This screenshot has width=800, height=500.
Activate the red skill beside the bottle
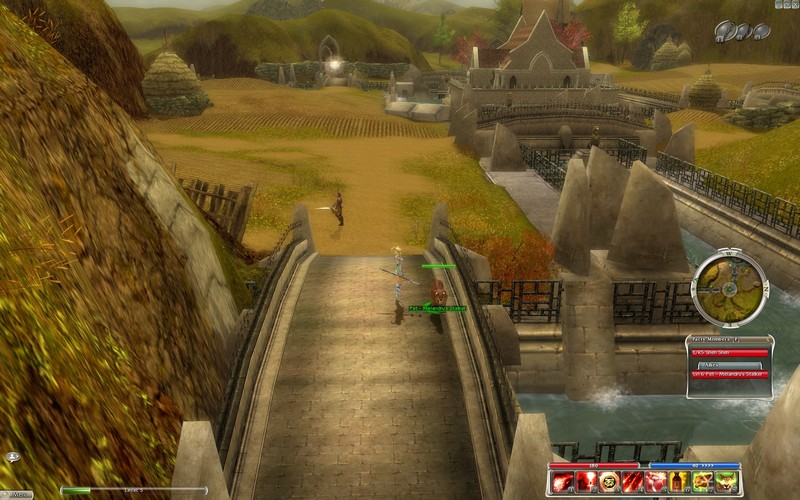click(656, 482)
